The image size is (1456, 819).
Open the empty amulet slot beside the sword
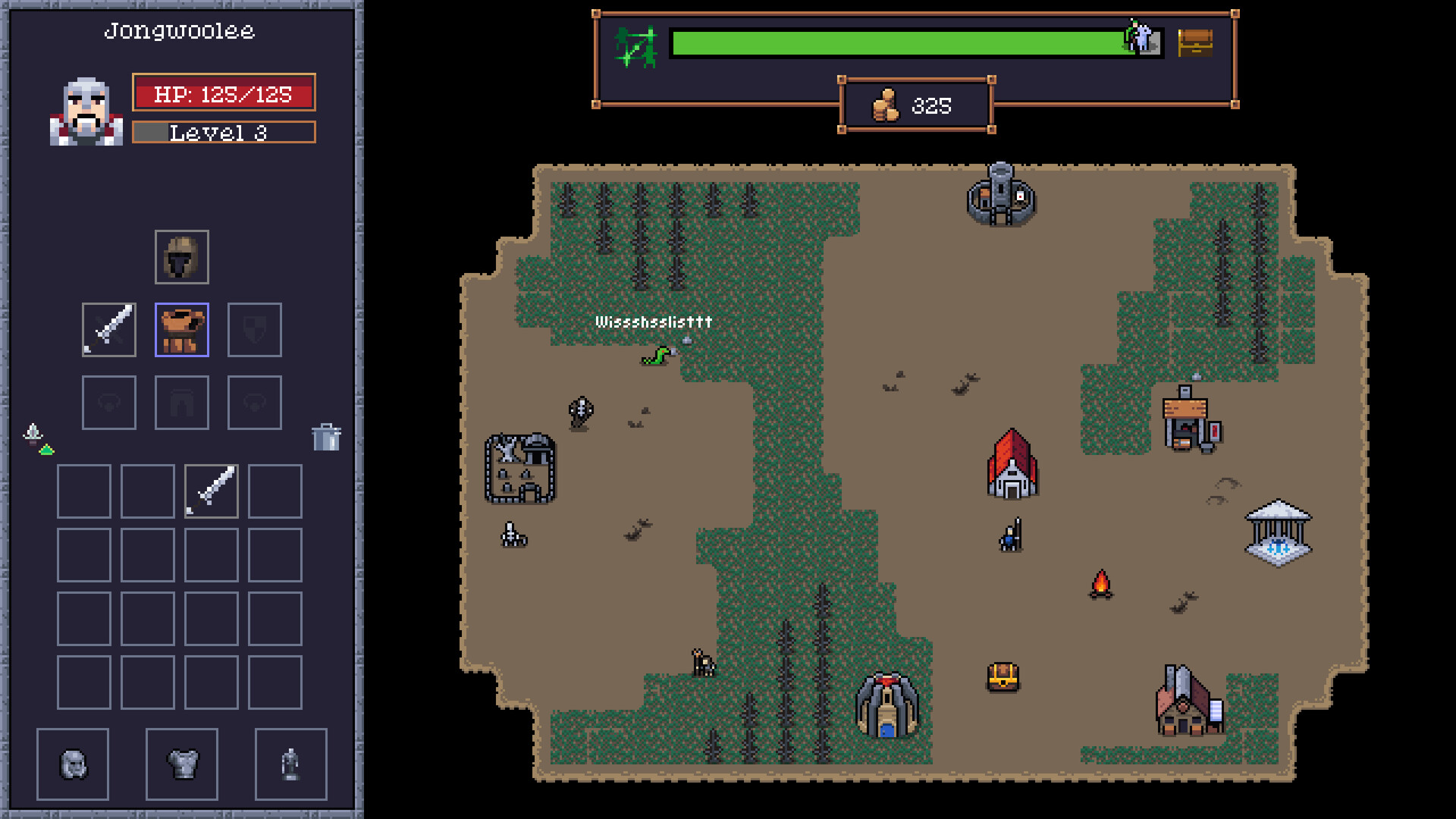click(x=108, y=402)
